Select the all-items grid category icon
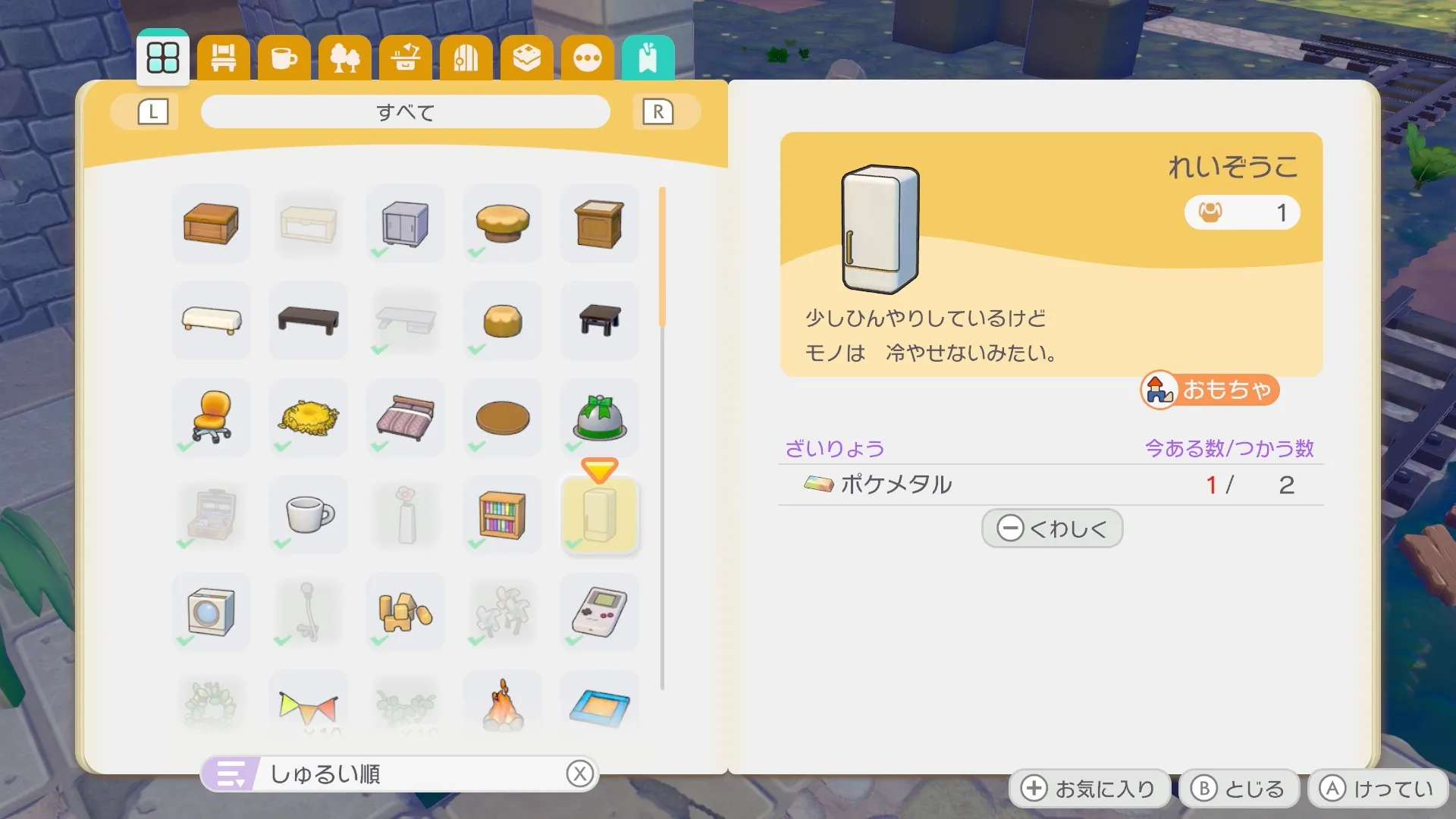 click(162, 57)
